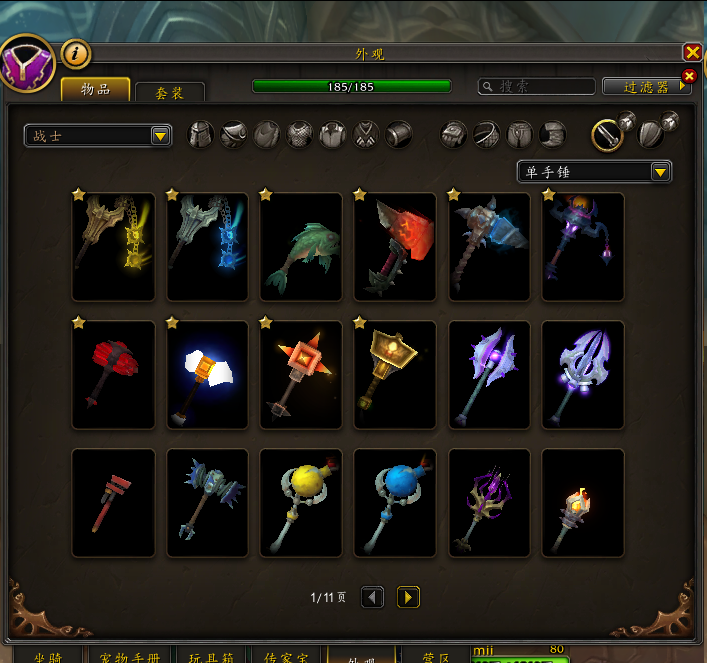Close the appearance collection window
The image size is (707, 663).
(692, 52)
